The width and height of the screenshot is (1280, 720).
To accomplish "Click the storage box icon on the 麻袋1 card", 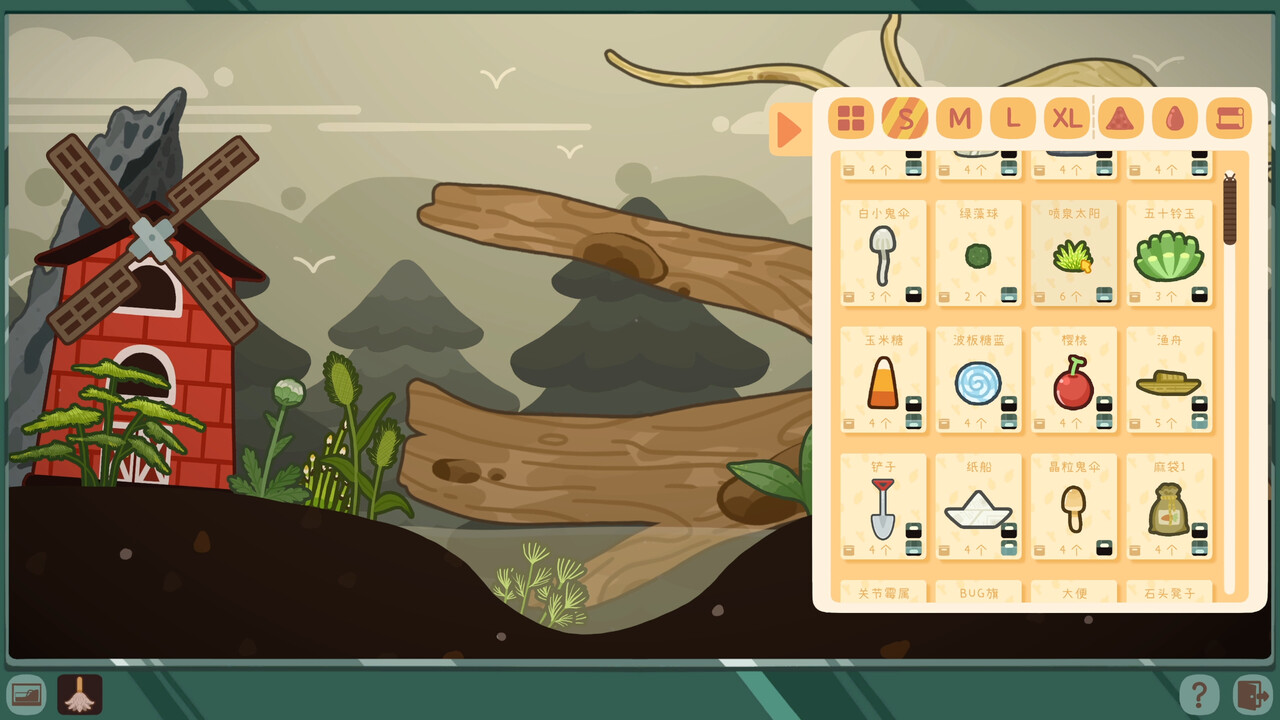I will tap(1135, 548).
